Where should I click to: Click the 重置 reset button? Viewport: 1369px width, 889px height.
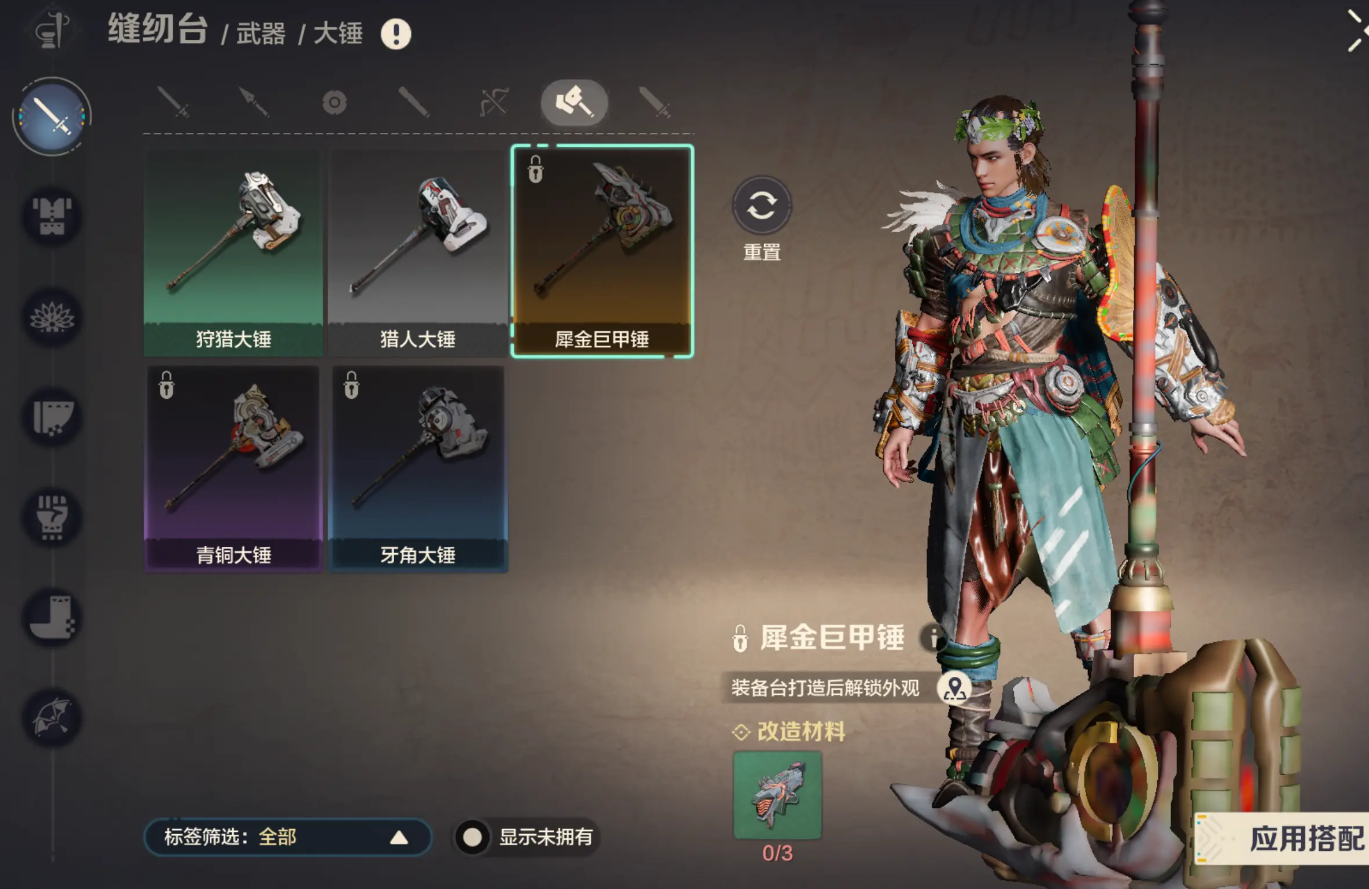tap(762, 206)
